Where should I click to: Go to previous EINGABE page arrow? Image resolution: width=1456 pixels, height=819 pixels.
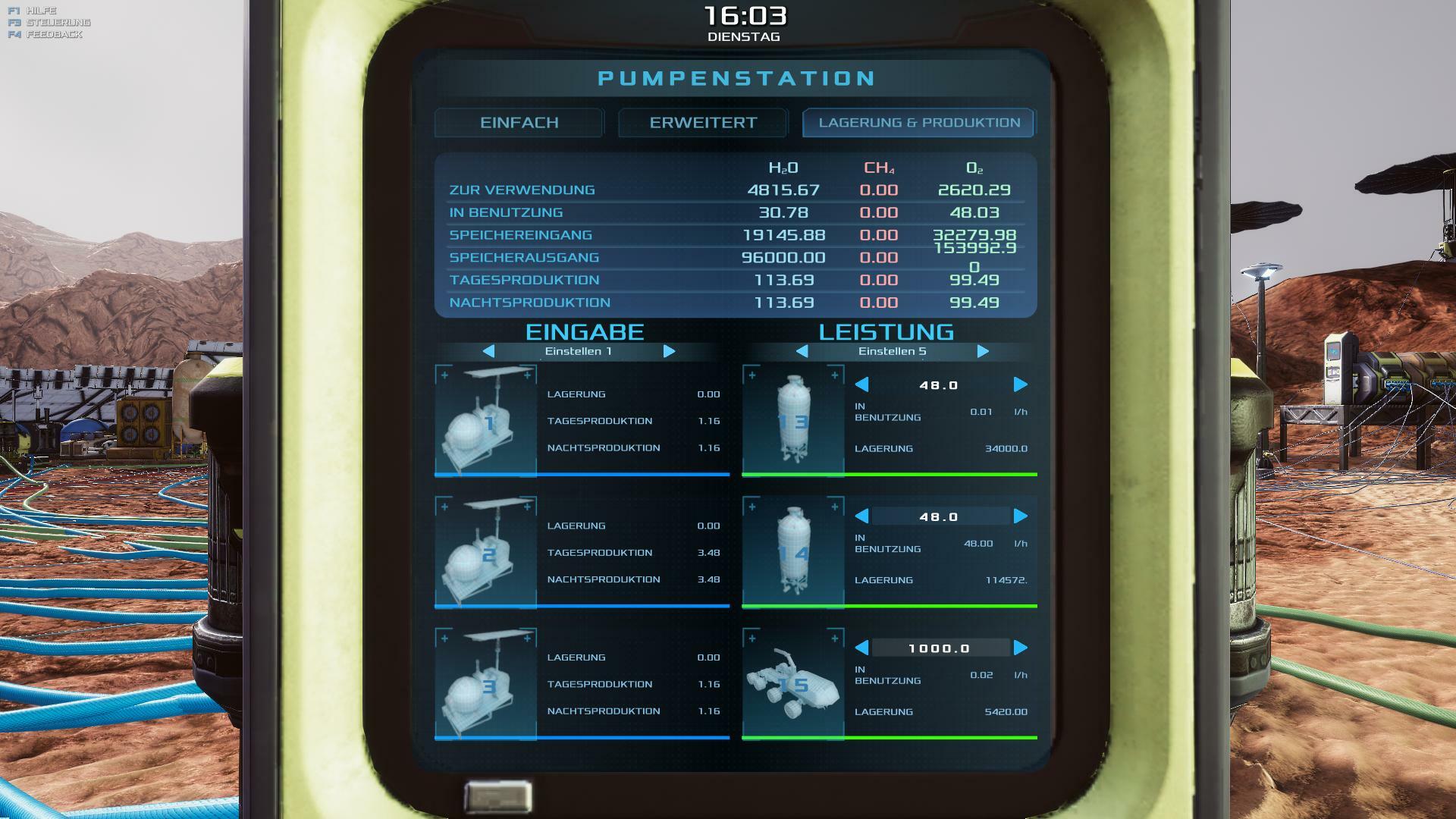488,351
